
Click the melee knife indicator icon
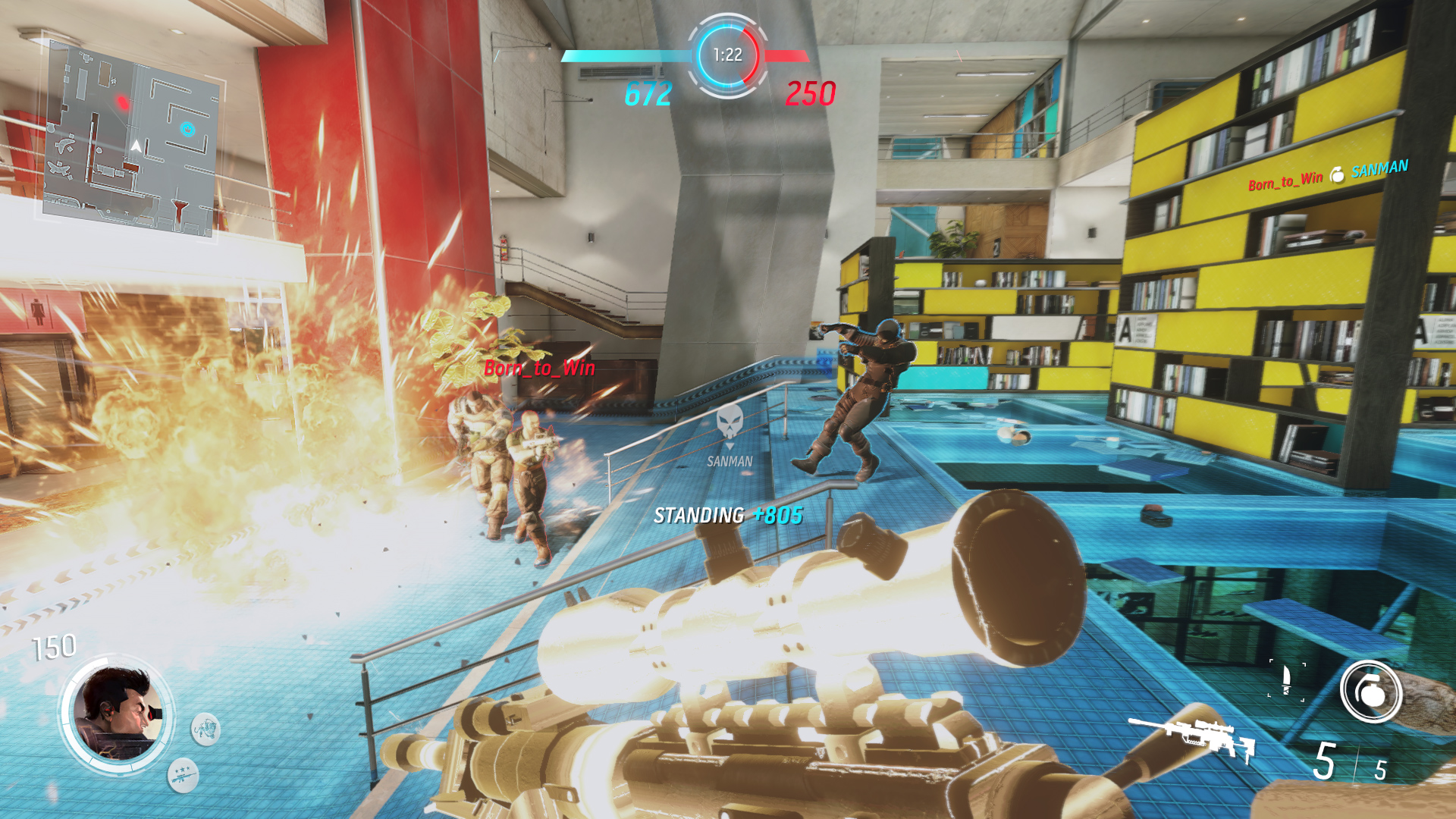pyautogui.click(x=1287, y=679)
